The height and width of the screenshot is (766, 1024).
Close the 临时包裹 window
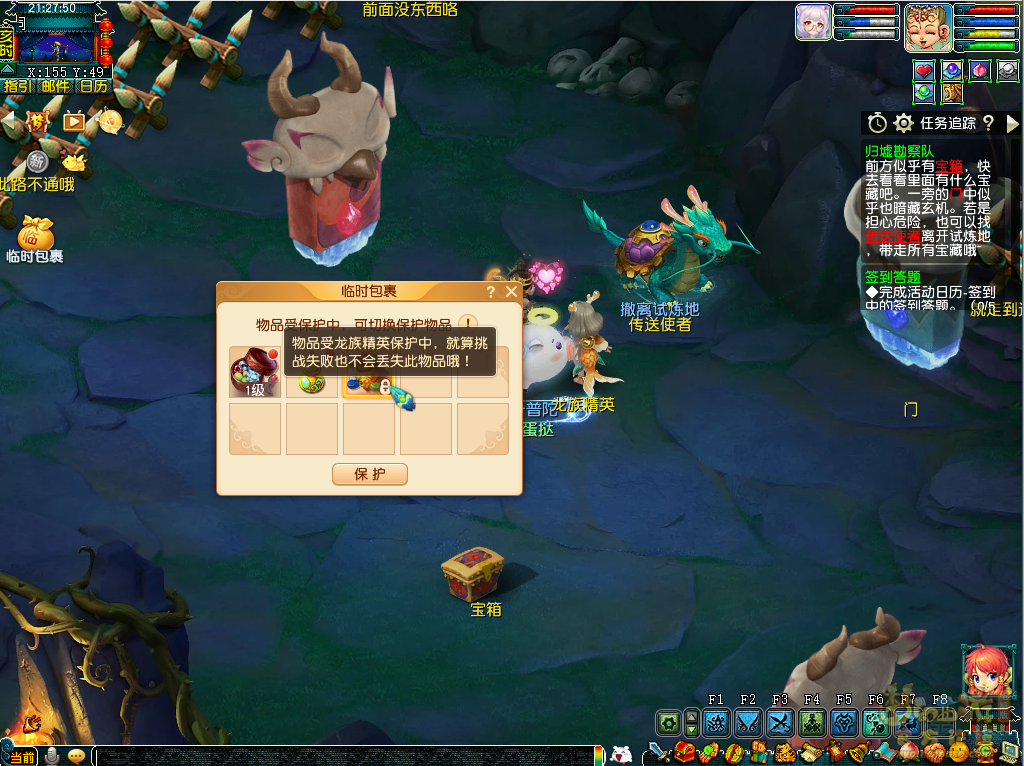tap(512, 292)
